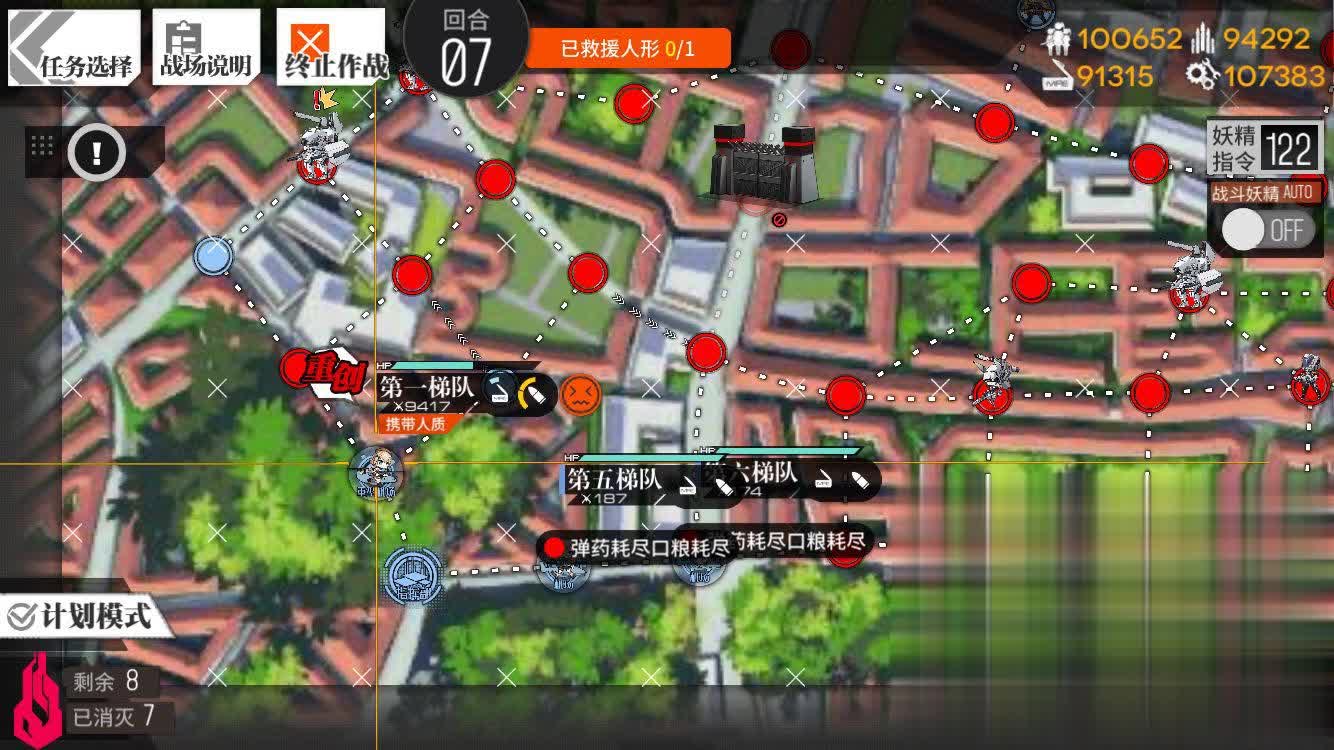Select the helipad node right of the command post
Screen dimensions: 1334x750
[565, 577]
